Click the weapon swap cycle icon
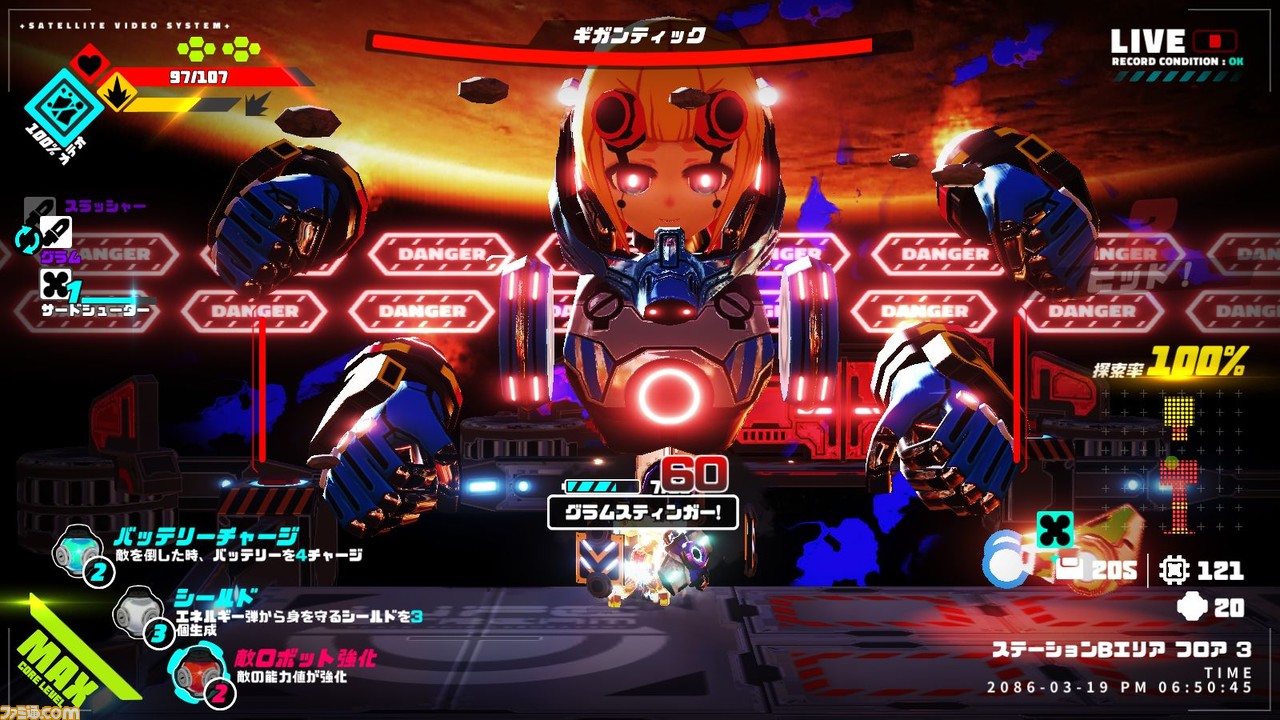Viewport: 1280px width, 720px height. 26,238
